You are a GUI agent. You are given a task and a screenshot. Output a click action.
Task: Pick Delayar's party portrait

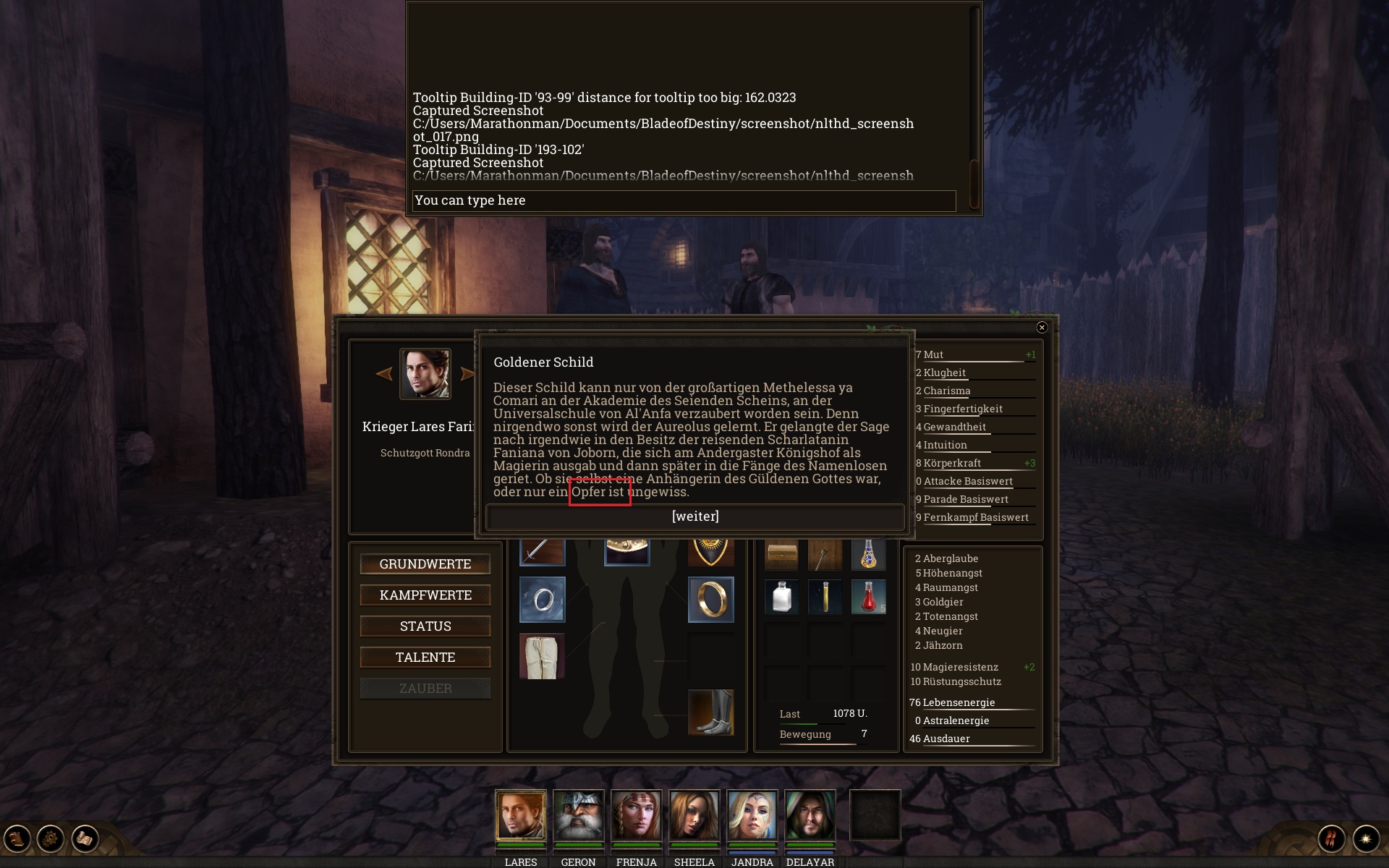(810, 815)
